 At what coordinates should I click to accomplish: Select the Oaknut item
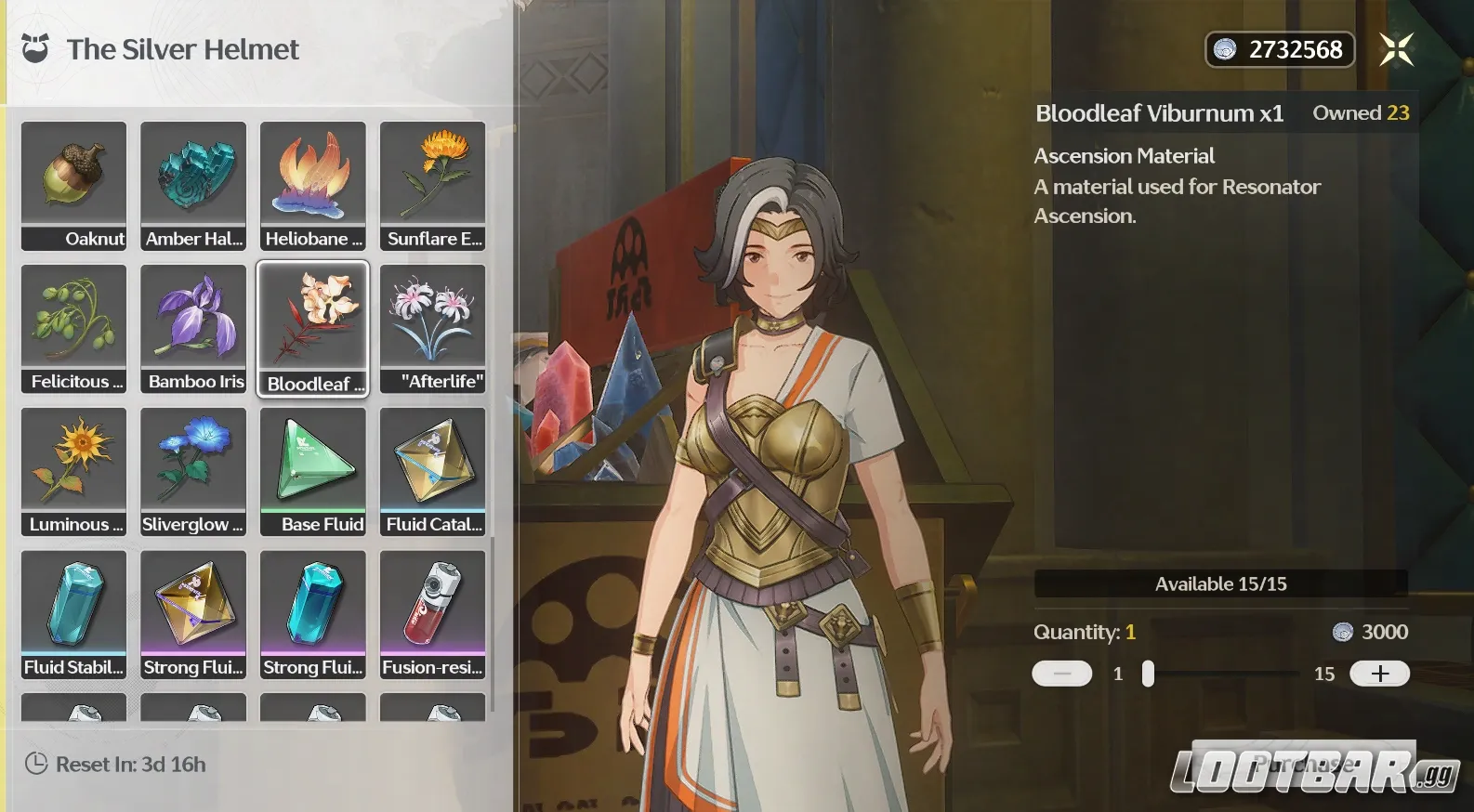pyautogui.click(x=73, y=185)
